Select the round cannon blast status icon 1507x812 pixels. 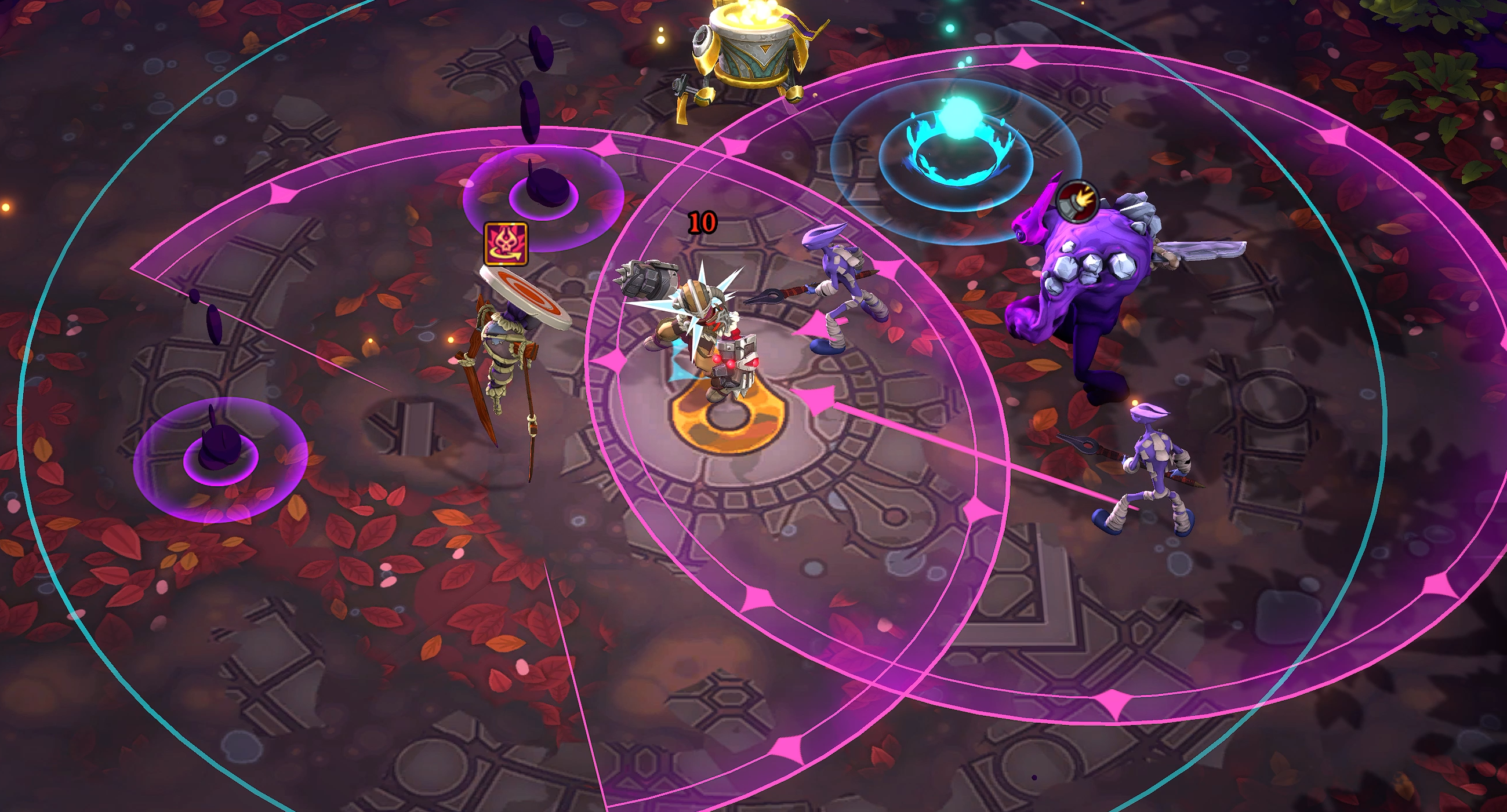pos(1077,201)
